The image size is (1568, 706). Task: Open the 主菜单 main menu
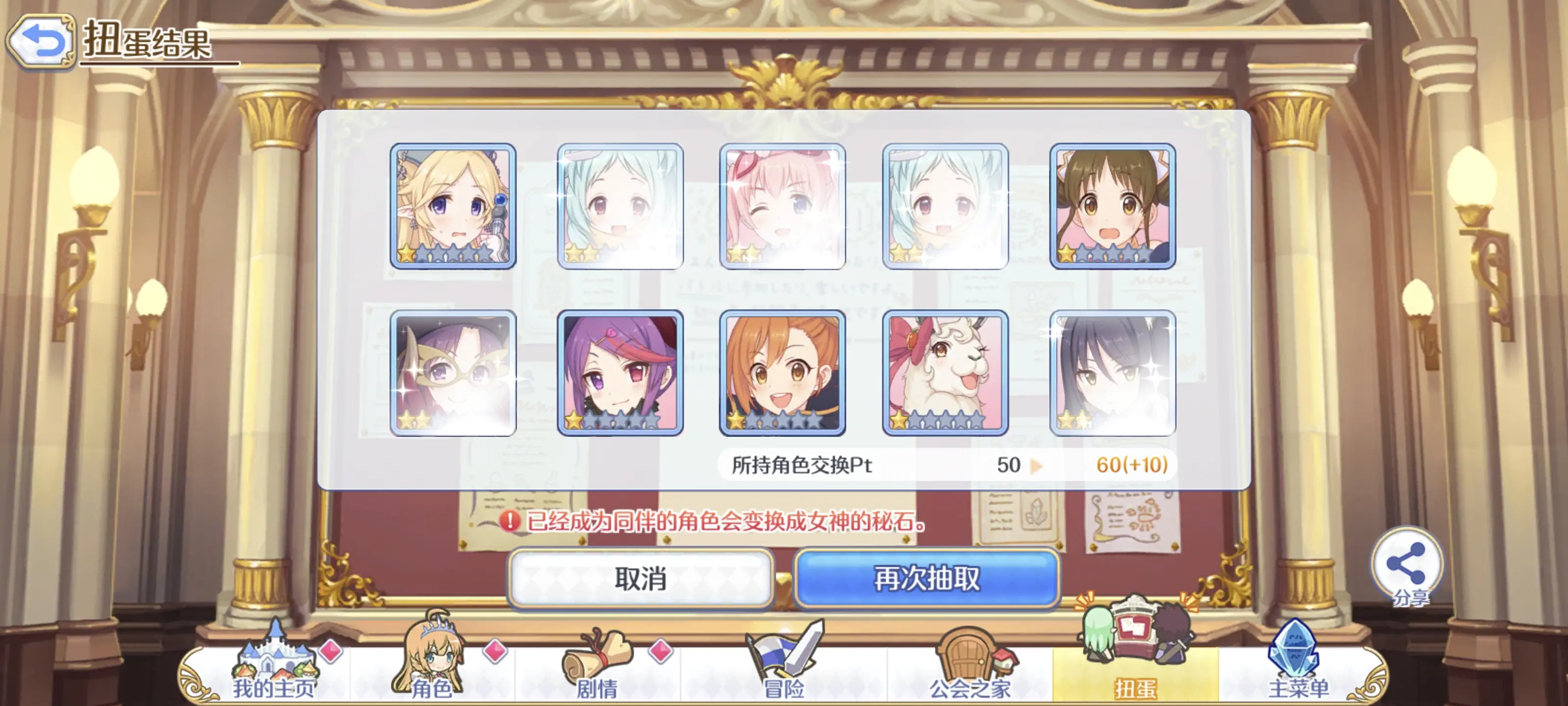coord(1298,670)
